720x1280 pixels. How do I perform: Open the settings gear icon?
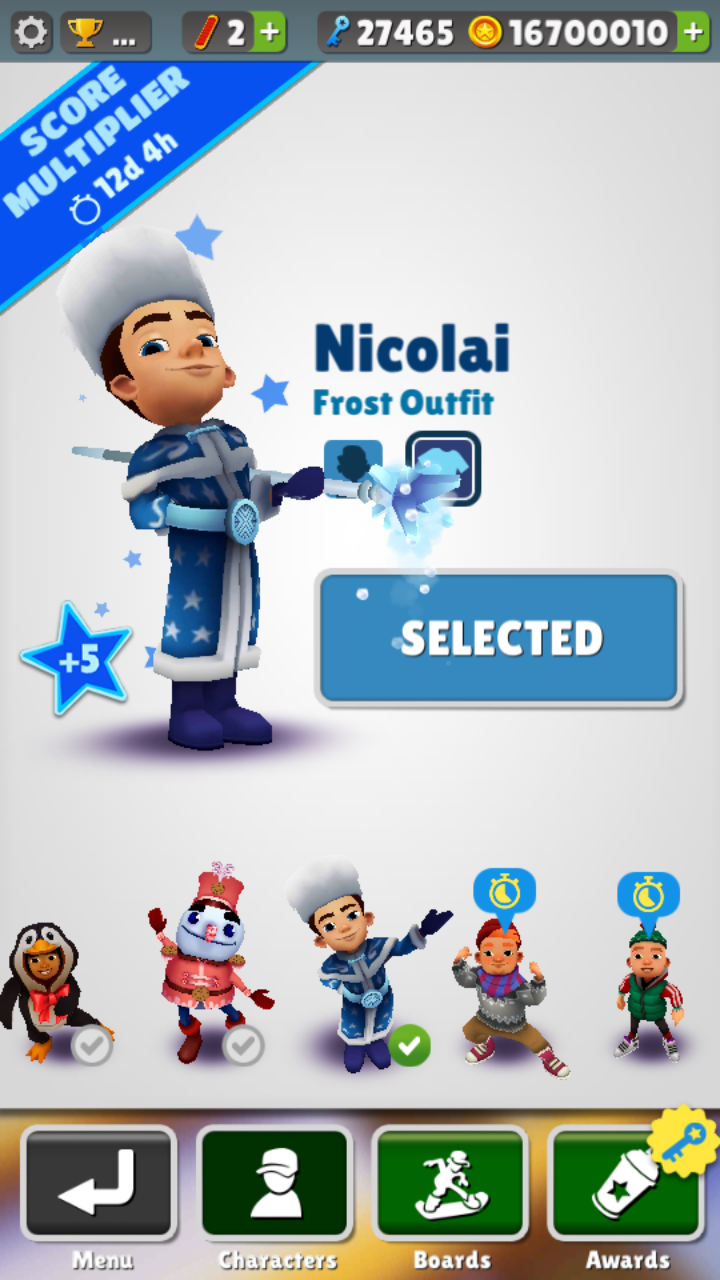pos(31,33)
